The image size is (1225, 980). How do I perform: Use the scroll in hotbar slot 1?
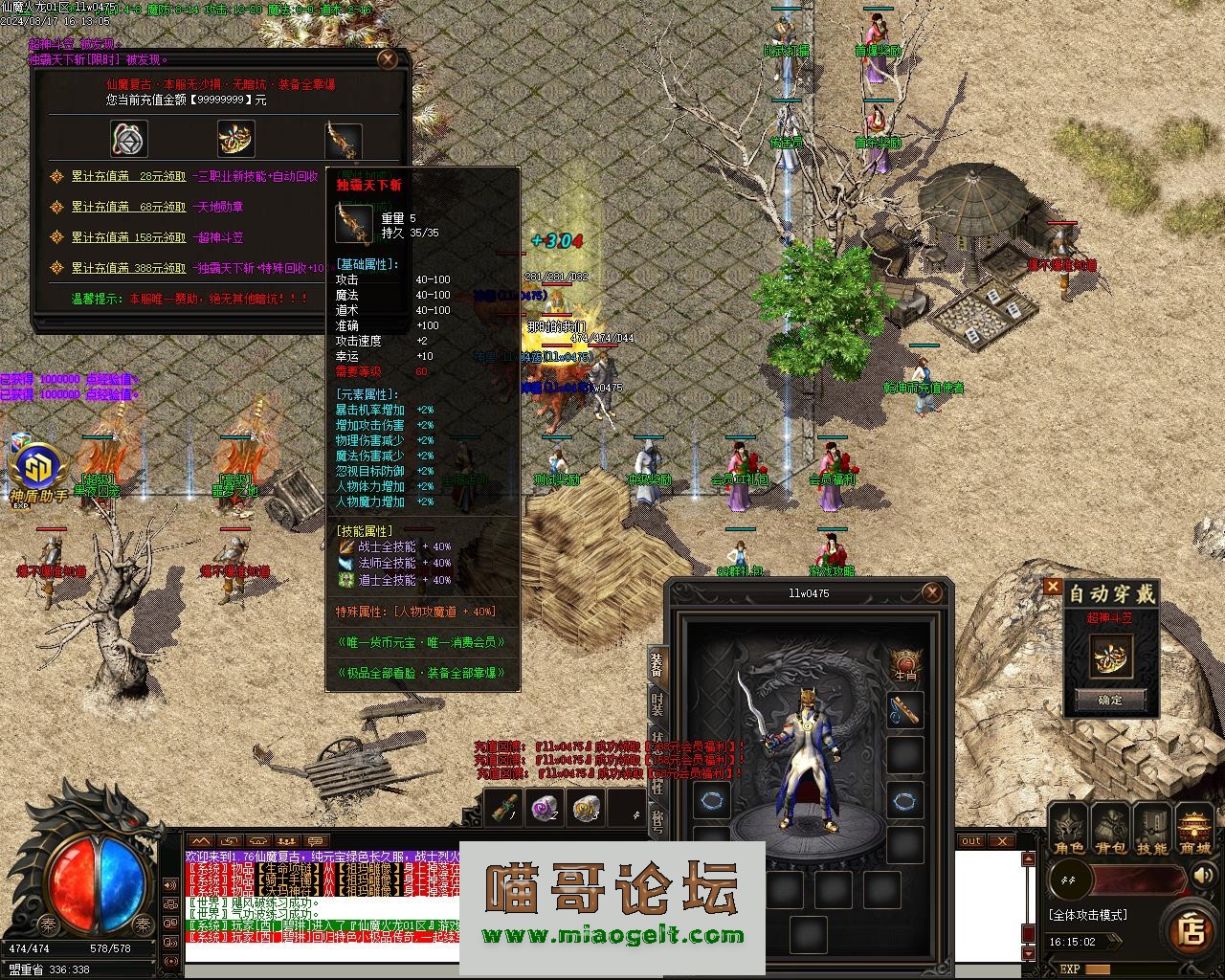(x=503, y=808)
